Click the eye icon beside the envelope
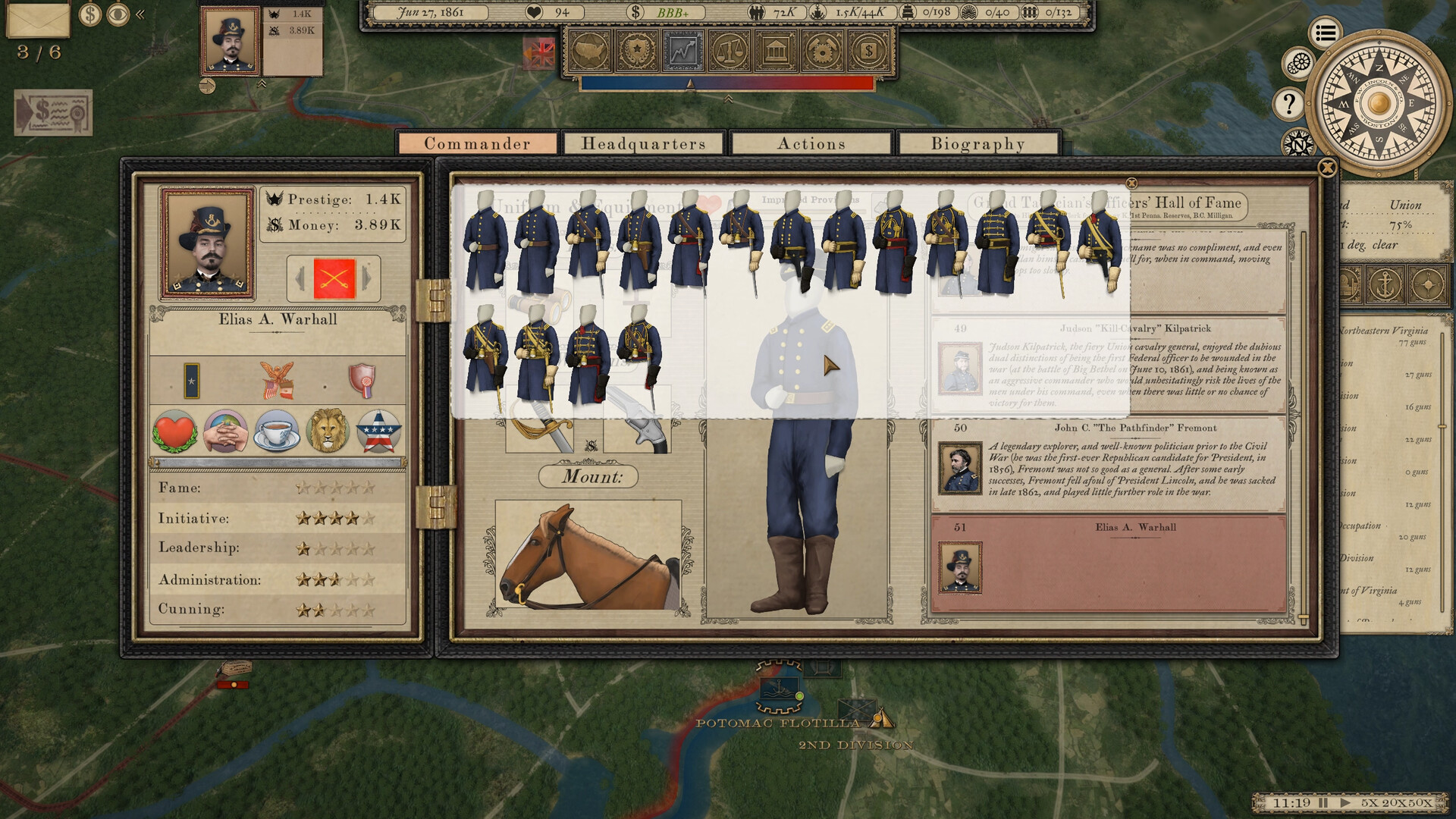Screen dimensions: 1456x819 click(x=118, y=14)
